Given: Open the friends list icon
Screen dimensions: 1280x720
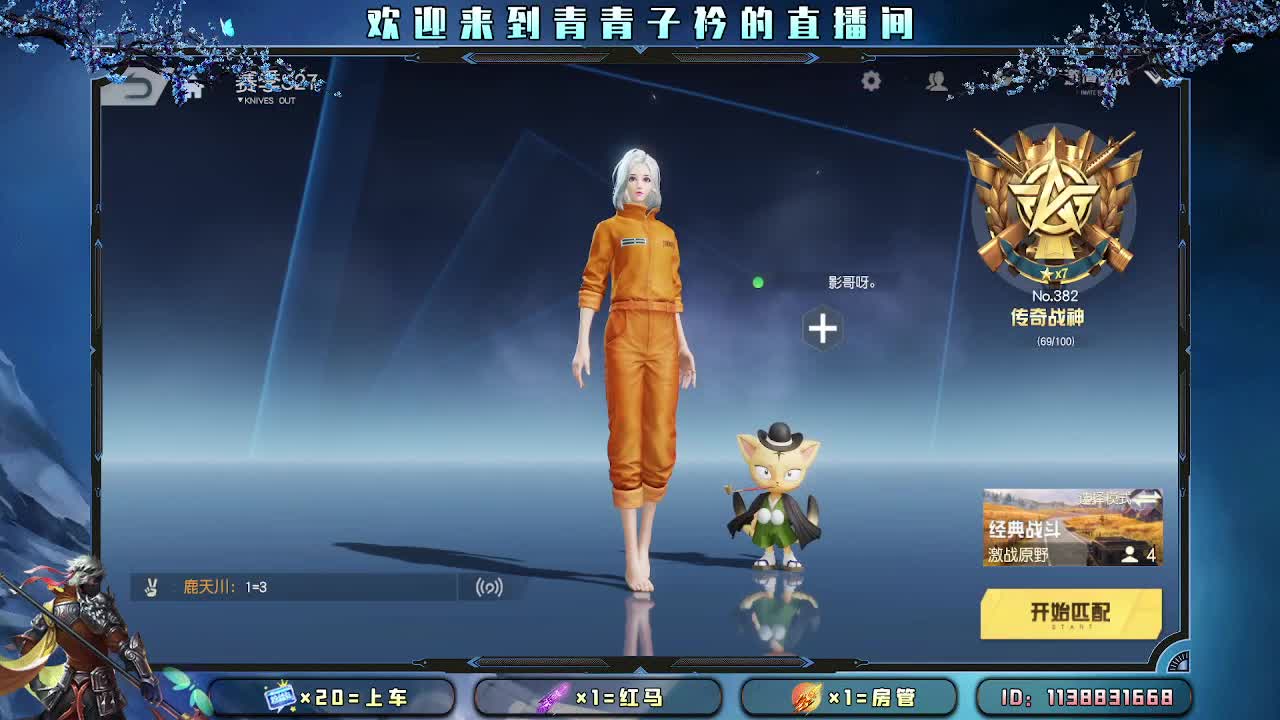Looking at the screenshot, I should tap(937, 84).
